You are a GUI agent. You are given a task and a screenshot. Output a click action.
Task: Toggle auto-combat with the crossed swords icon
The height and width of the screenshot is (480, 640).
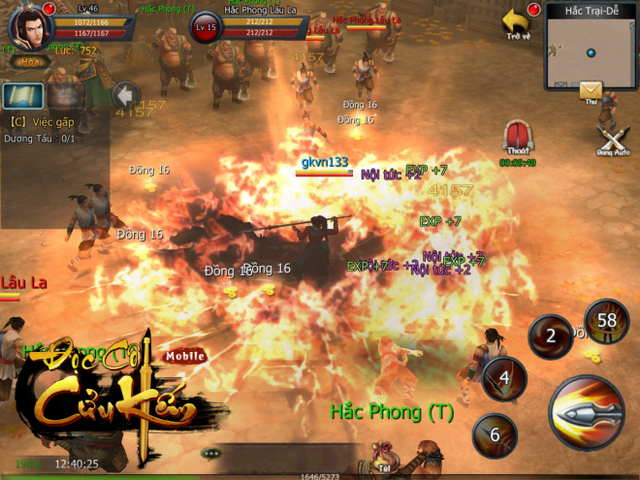point(611,136)
